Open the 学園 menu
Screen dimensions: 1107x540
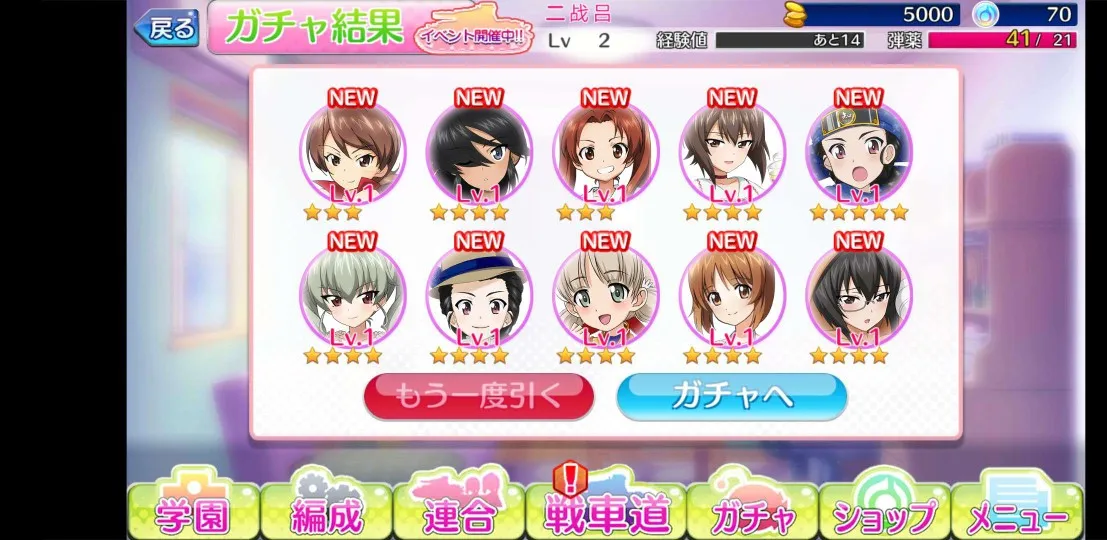click(193, 513)
